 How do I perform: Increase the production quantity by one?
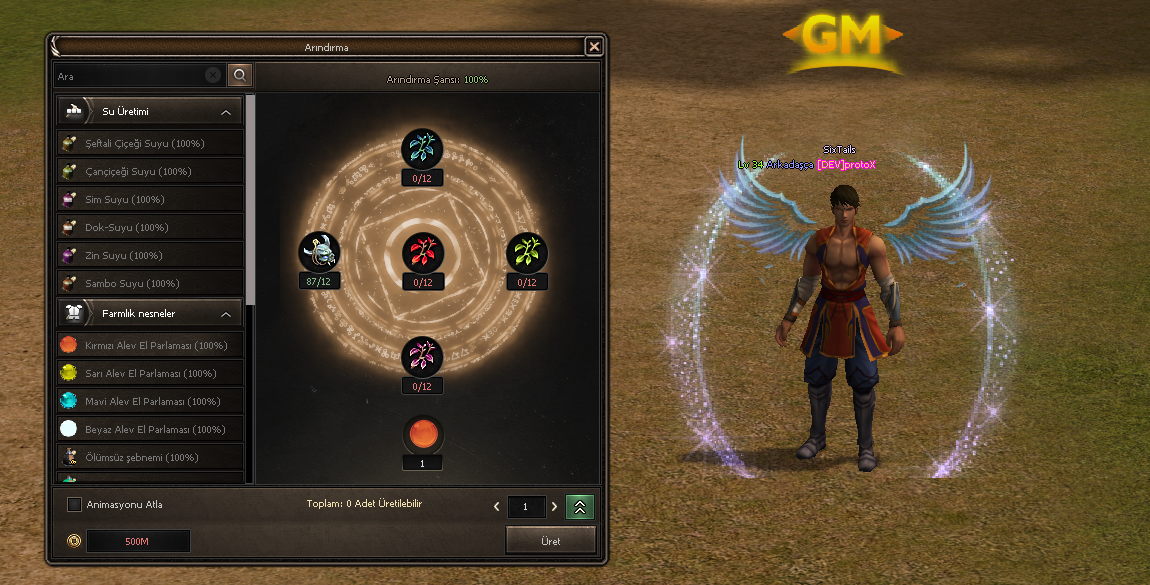[554, 507]
